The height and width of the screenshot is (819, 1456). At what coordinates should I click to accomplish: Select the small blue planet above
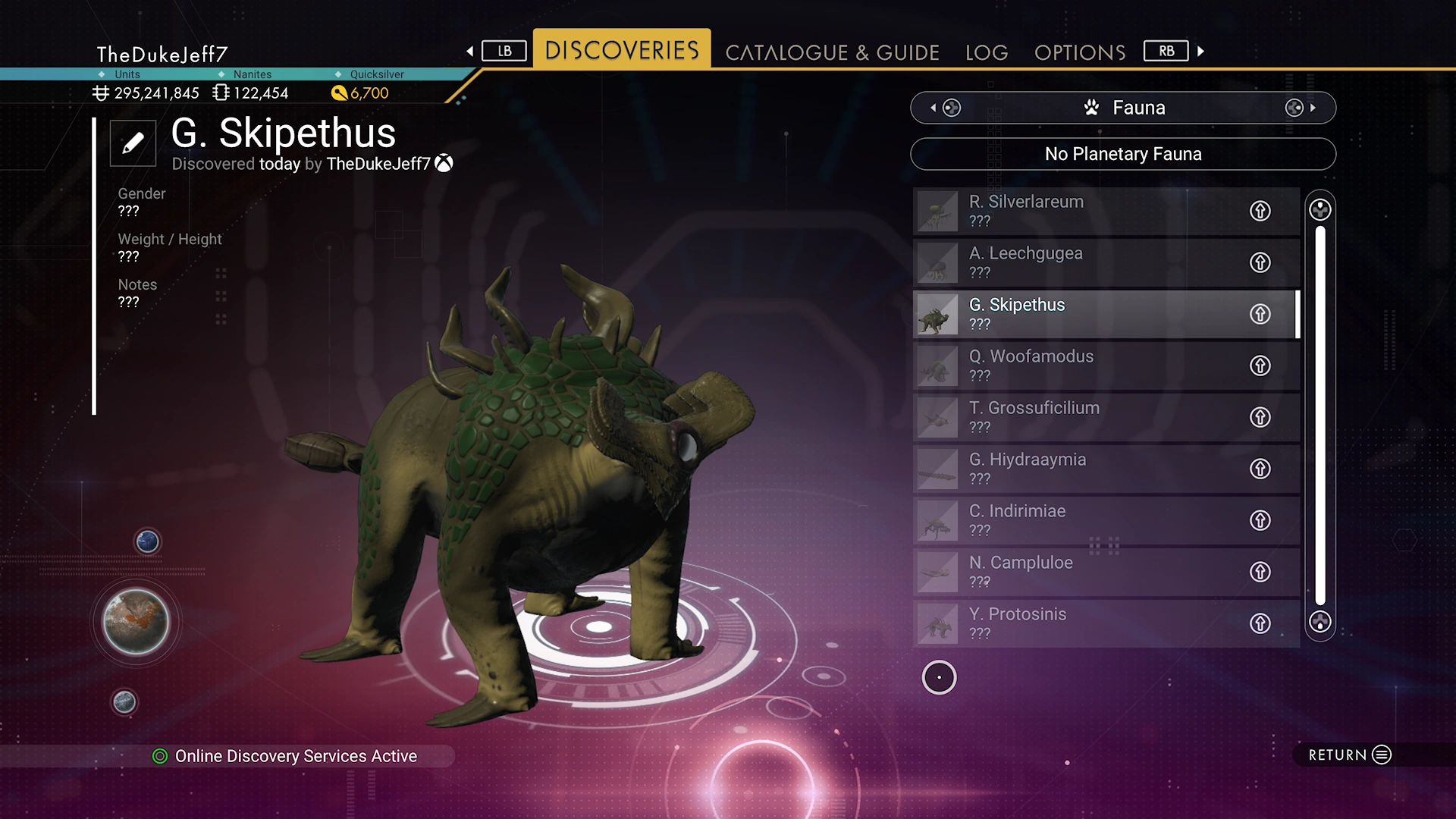[x=147, y=541]
